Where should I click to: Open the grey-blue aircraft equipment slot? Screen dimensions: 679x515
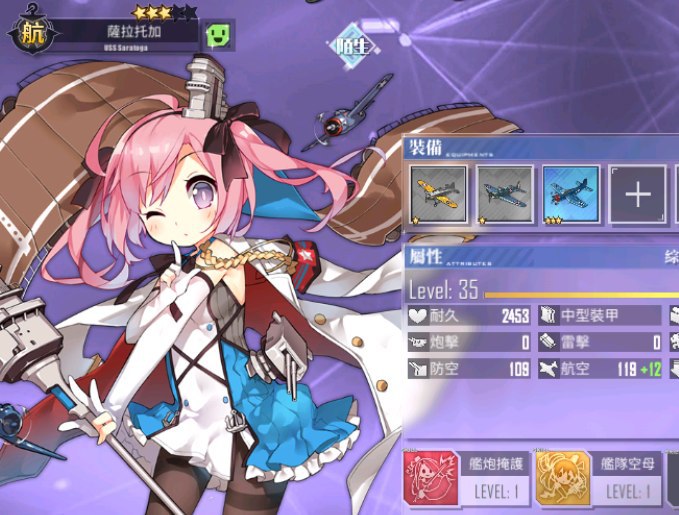pyautogui.click(x=505, y=194)
